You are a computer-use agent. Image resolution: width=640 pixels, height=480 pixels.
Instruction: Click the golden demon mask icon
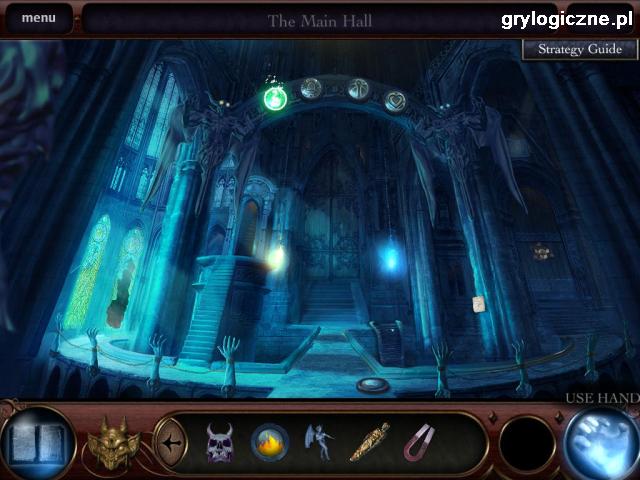pyautogui.click(x=111, y=441)
